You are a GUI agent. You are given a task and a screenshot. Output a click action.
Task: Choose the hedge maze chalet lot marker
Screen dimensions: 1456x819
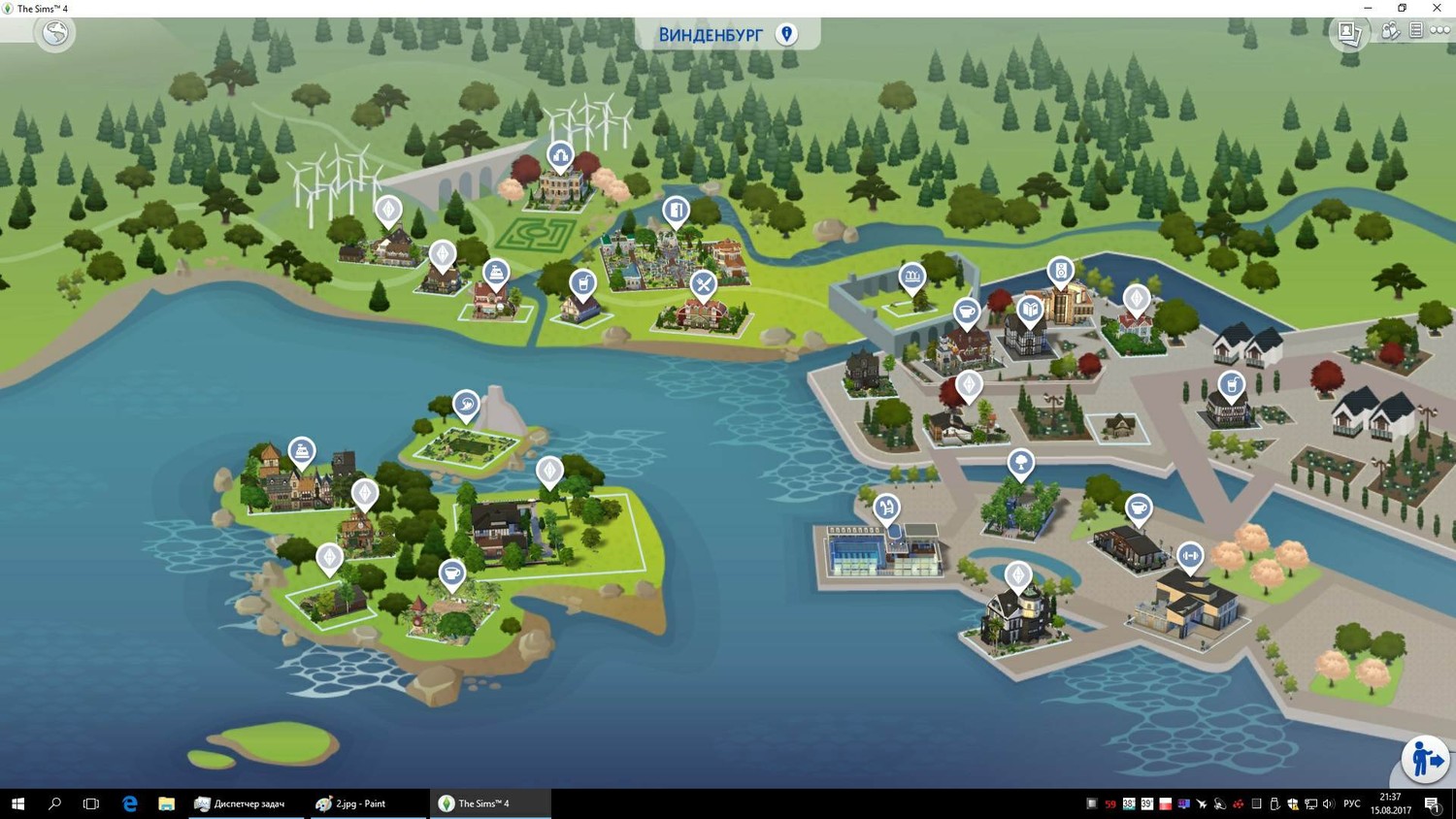point(560,155)
